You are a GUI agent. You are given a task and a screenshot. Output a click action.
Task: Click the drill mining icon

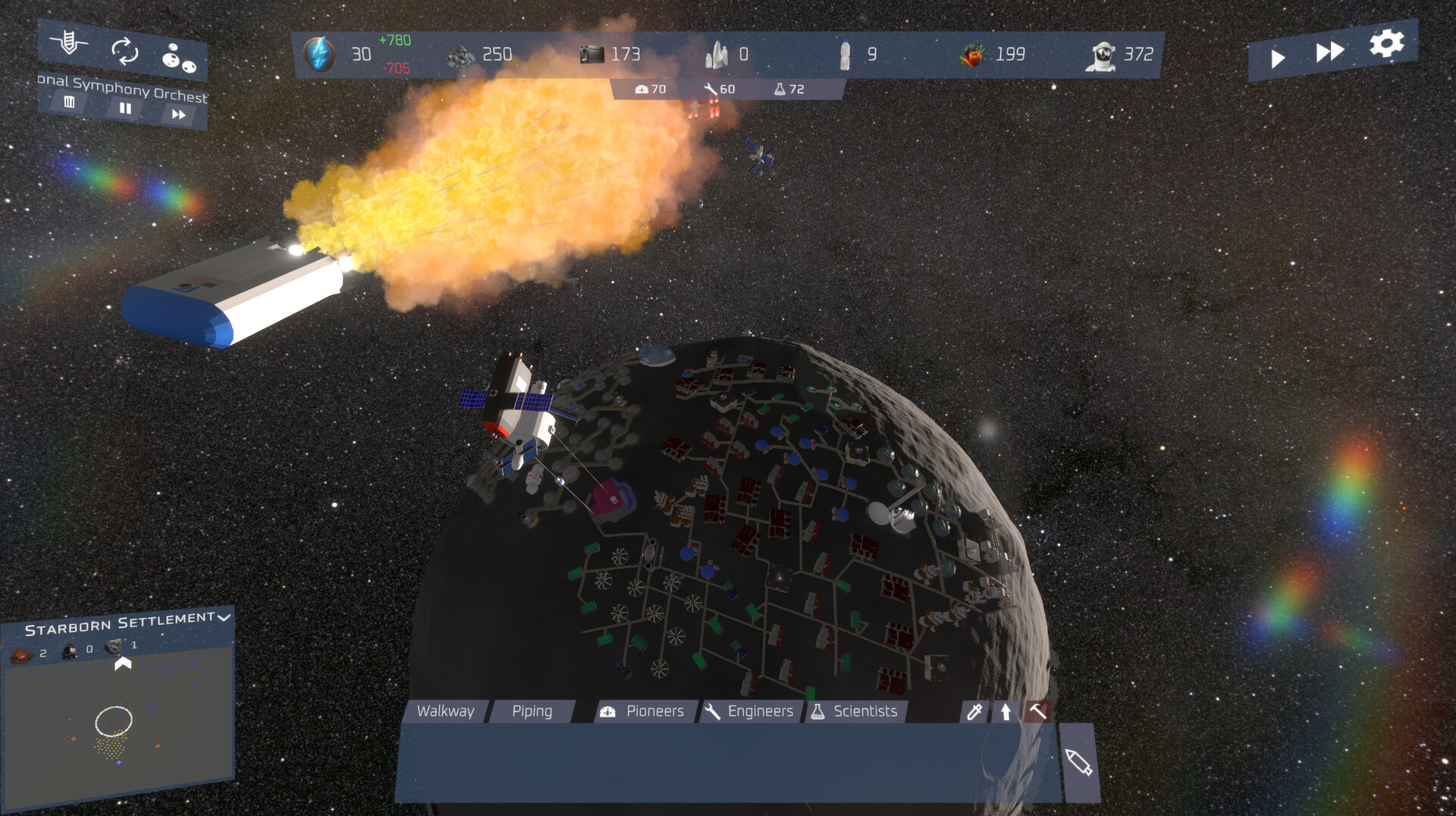pos(69,42)
